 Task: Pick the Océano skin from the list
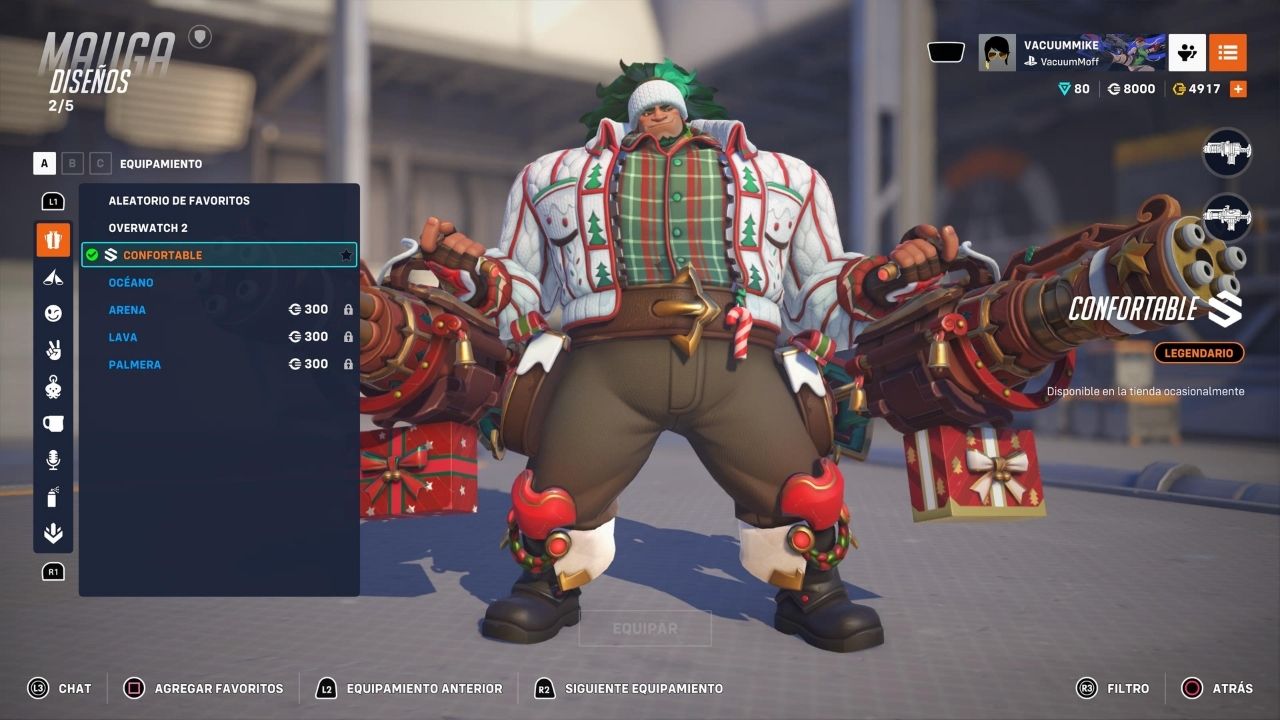pyautogui.click(x=131, y=283)
